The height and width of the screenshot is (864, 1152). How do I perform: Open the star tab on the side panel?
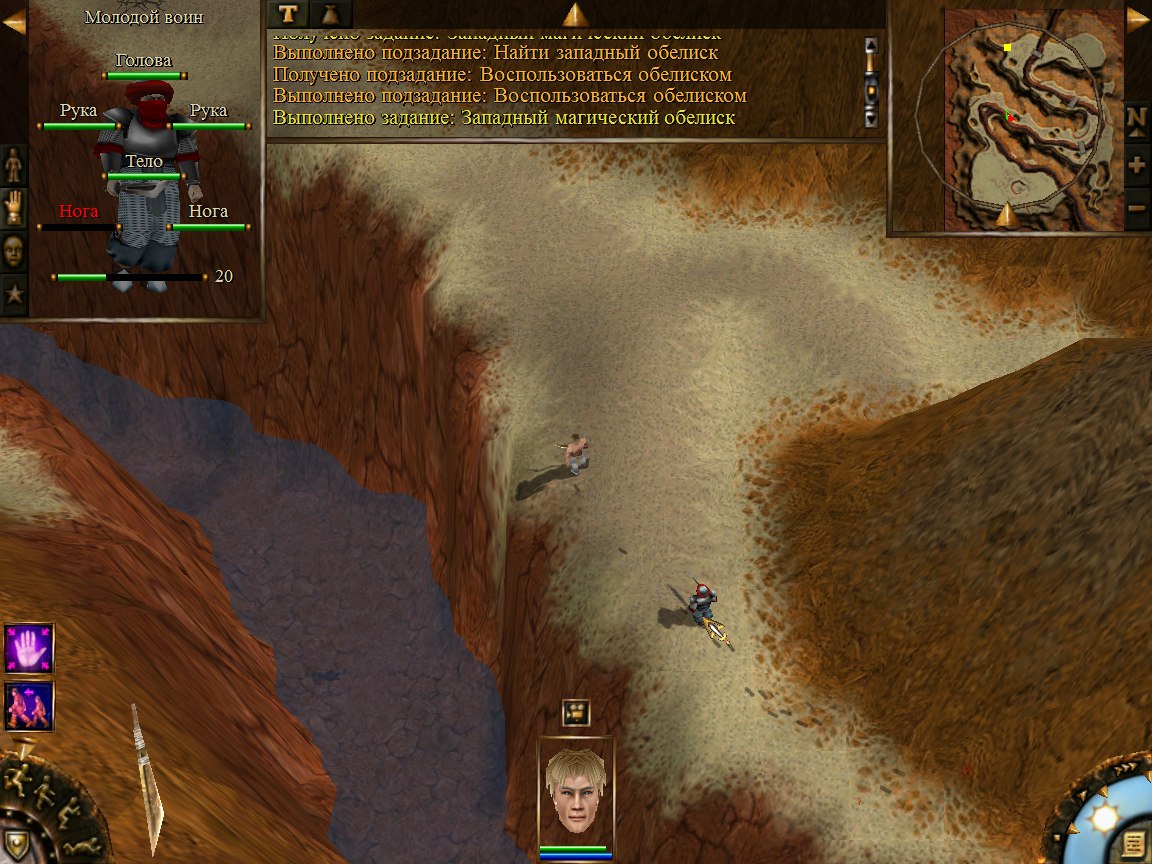[x=14, y=295]
